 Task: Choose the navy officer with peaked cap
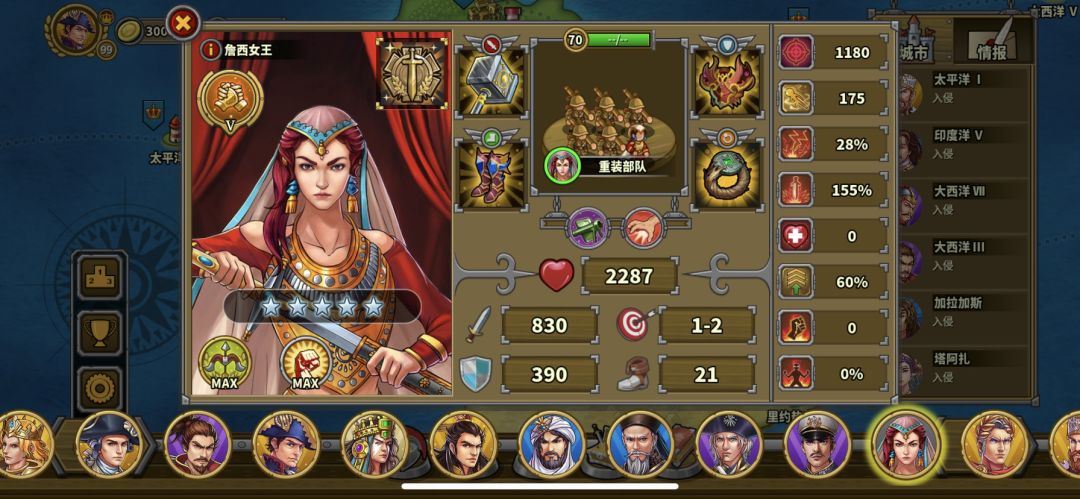coord(817,443)
